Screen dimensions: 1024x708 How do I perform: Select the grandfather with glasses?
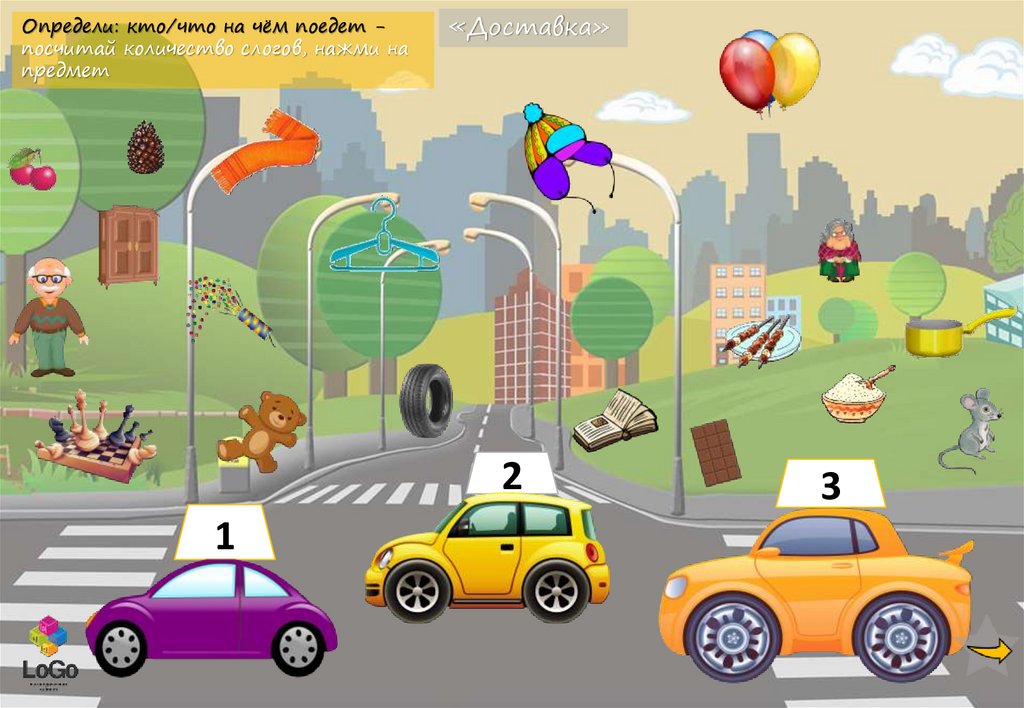pyautogui.click(x=47, y=316)
